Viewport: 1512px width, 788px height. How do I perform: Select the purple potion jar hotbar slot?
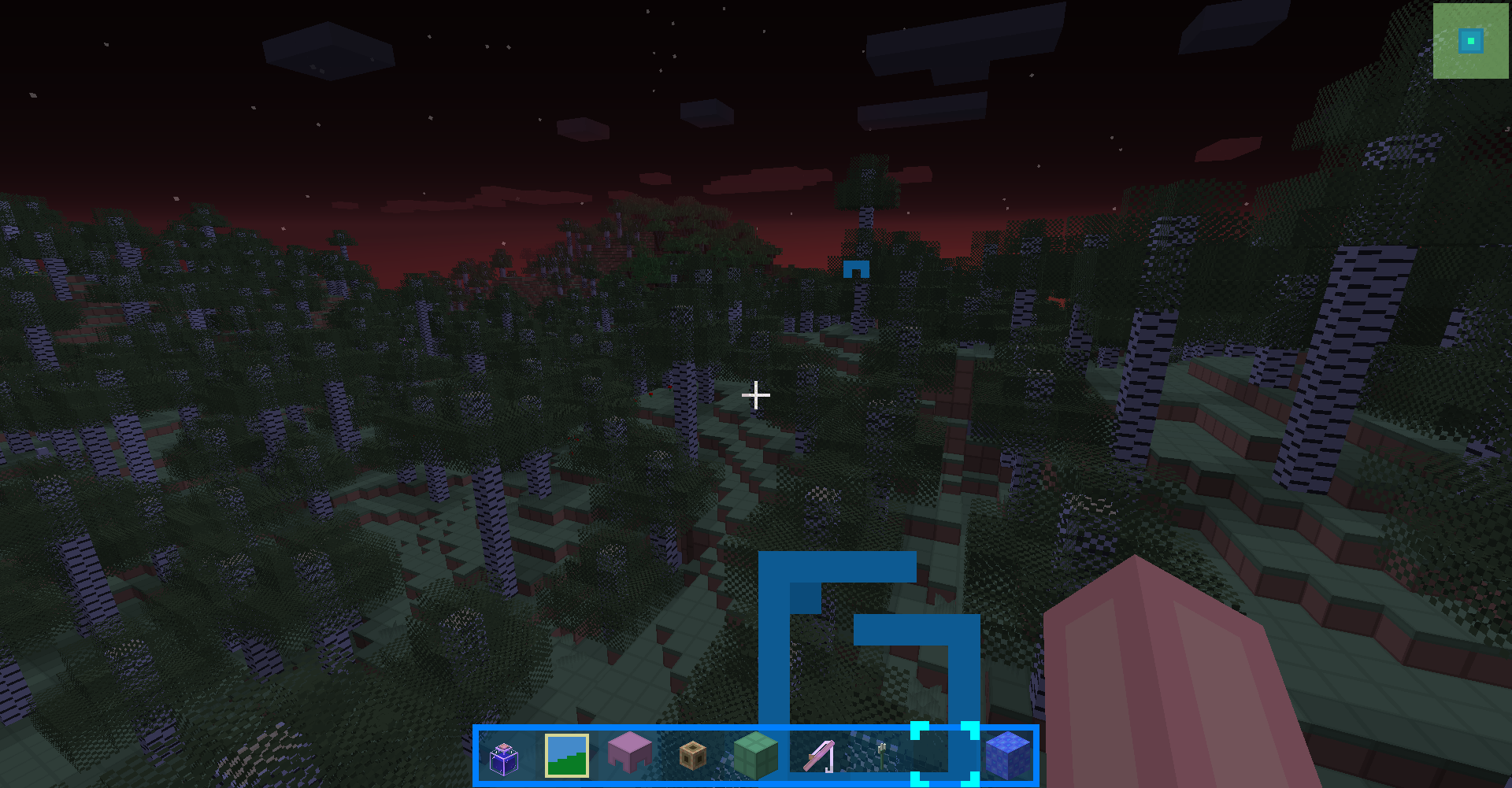coord(504,757)
